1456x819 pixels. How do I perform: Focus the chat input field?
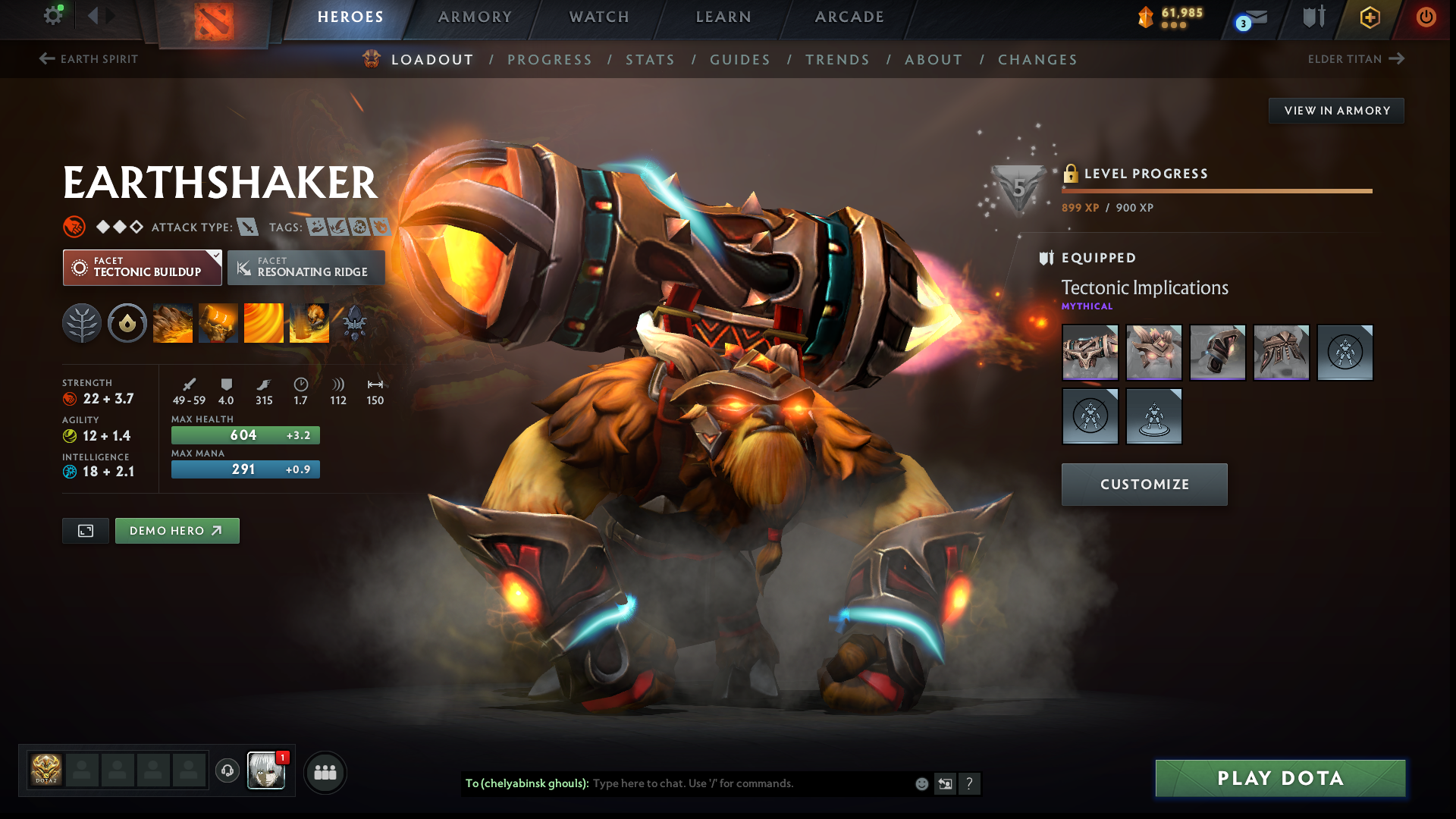pyautogui.click(x=751, y=783)
